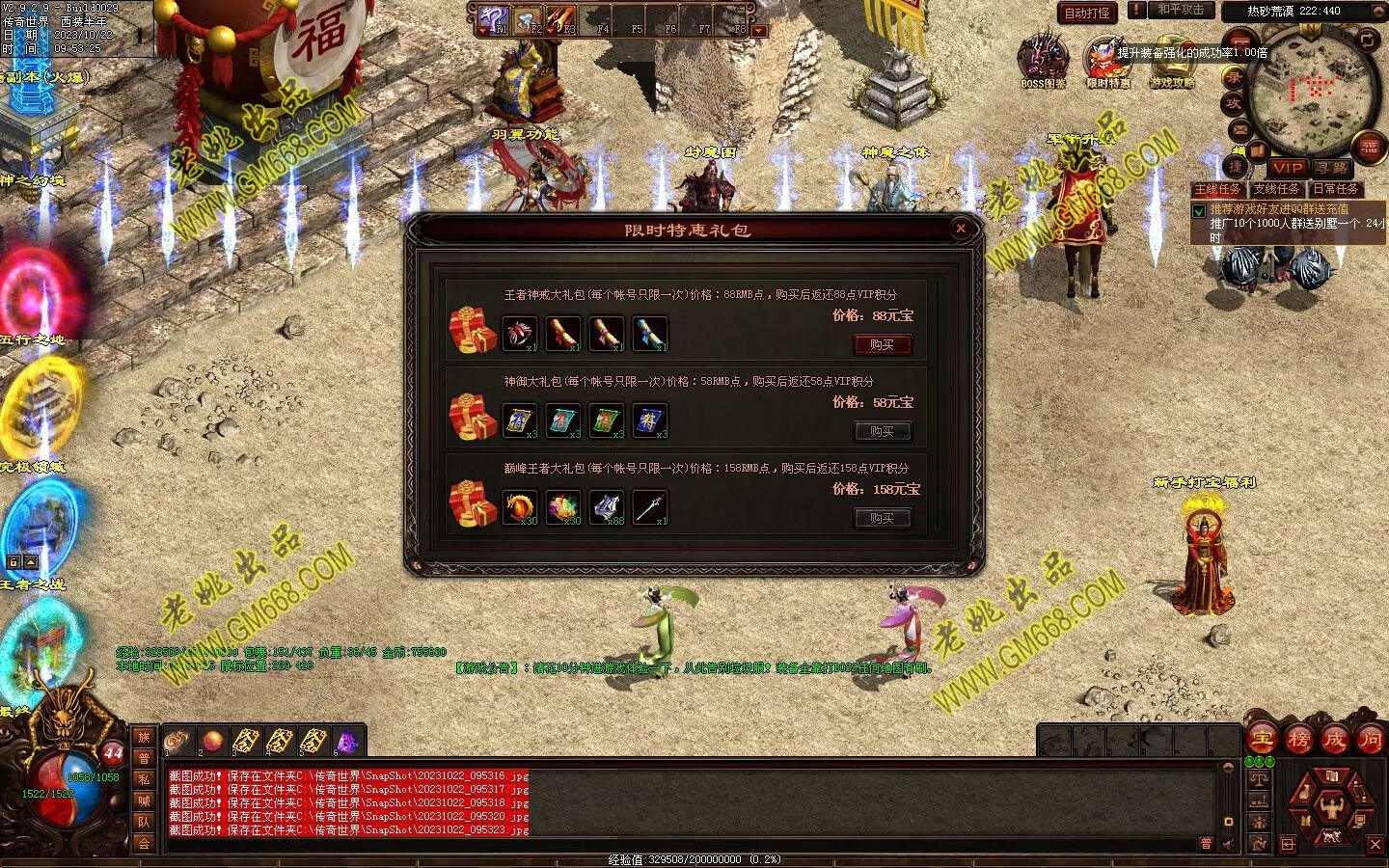The width and height of the screenshot is (1389, 868).
Task: Use the red orb in hotbar slot 2
Action: (212, 741)
